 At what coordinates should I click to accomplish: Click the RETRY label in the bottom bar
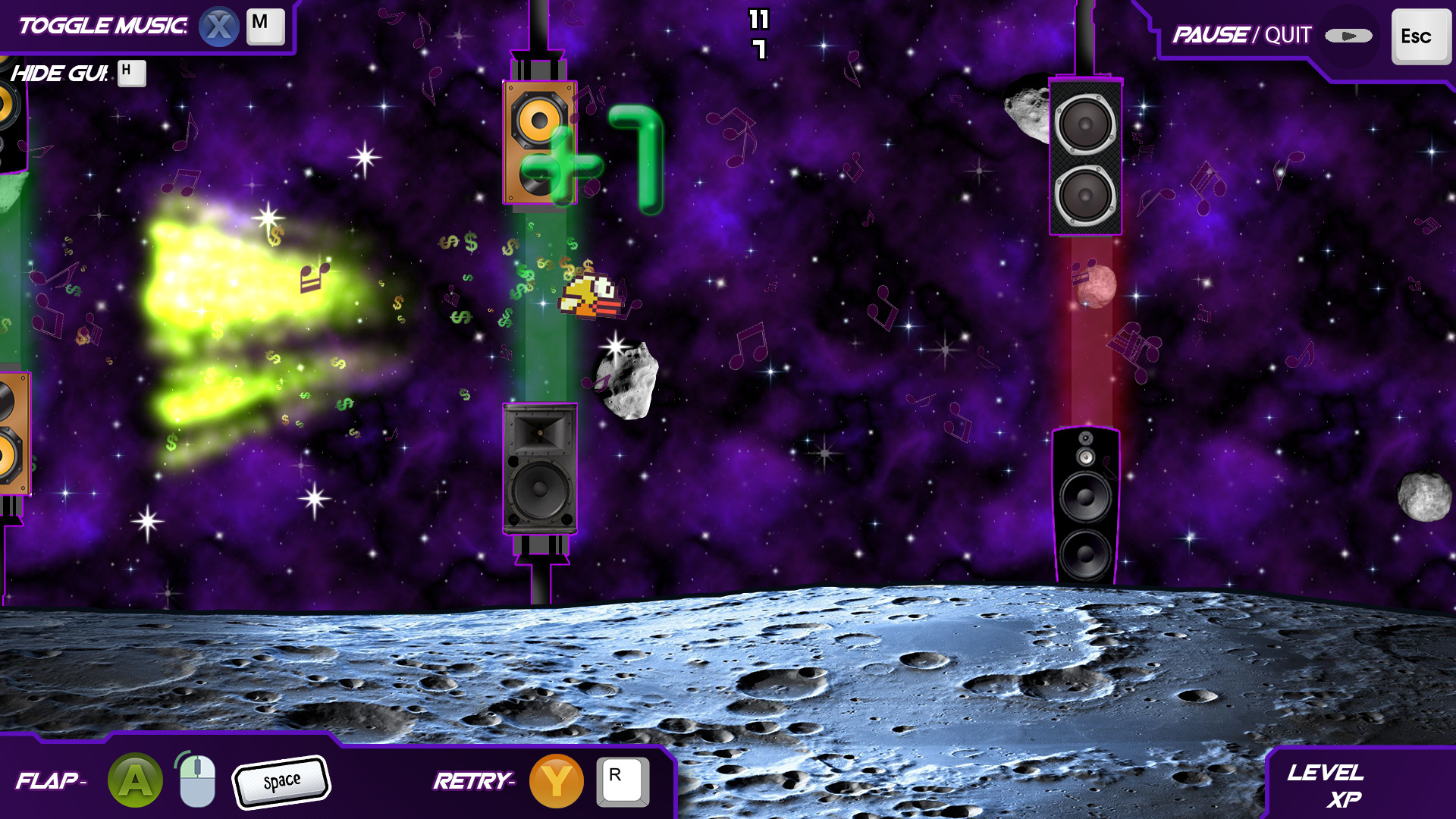coord(474,780)
